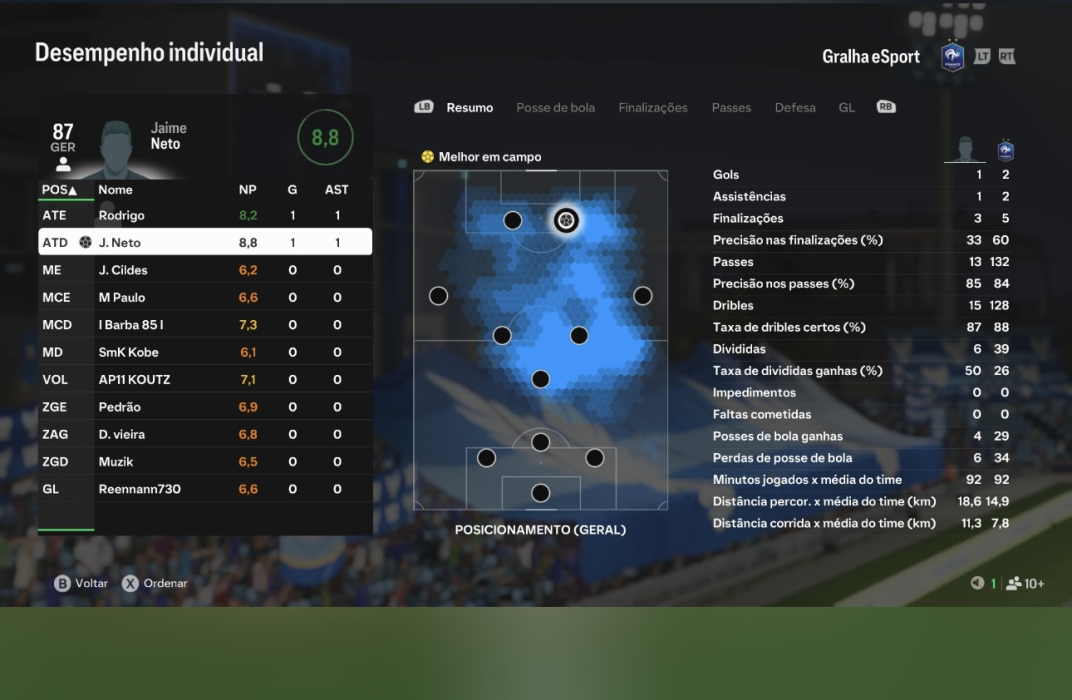Select SmK Kobe player row
Image resolution: width=1072 pixels, height=700 pixels.
pyautogui.click(x=205, y=352)
